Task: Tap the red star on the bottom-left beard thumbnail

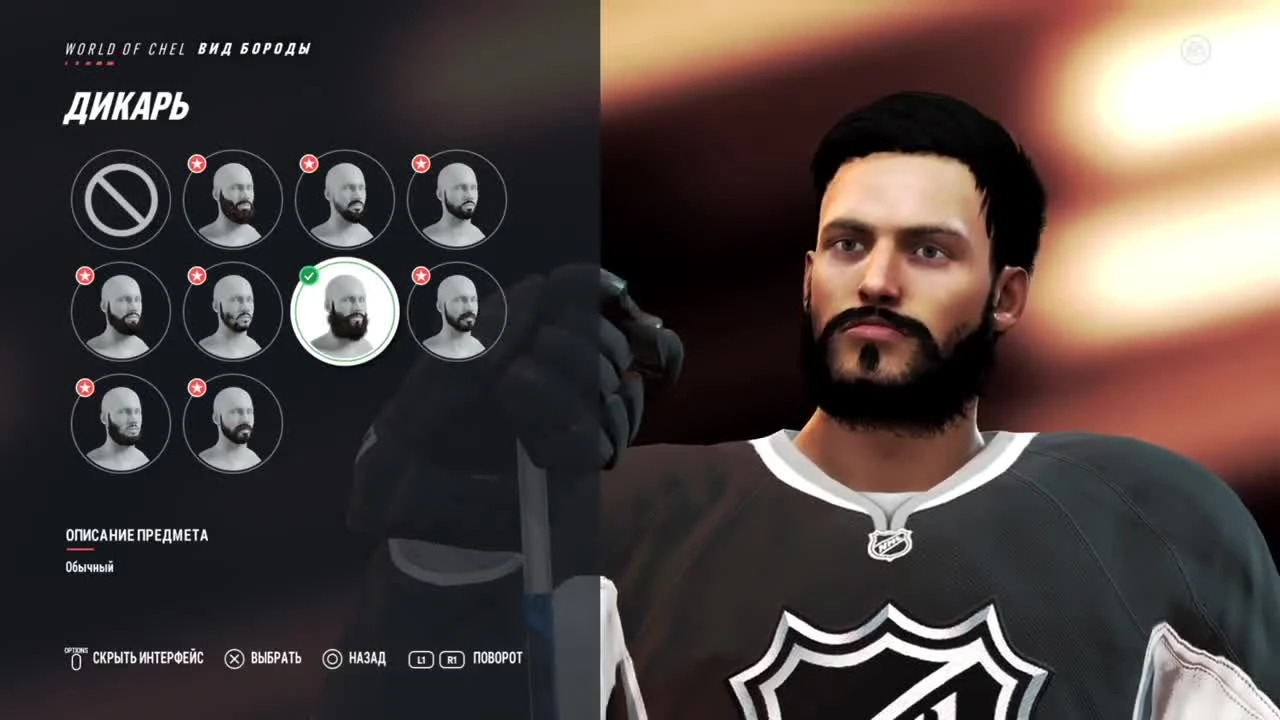Action: tap(84, 387)
